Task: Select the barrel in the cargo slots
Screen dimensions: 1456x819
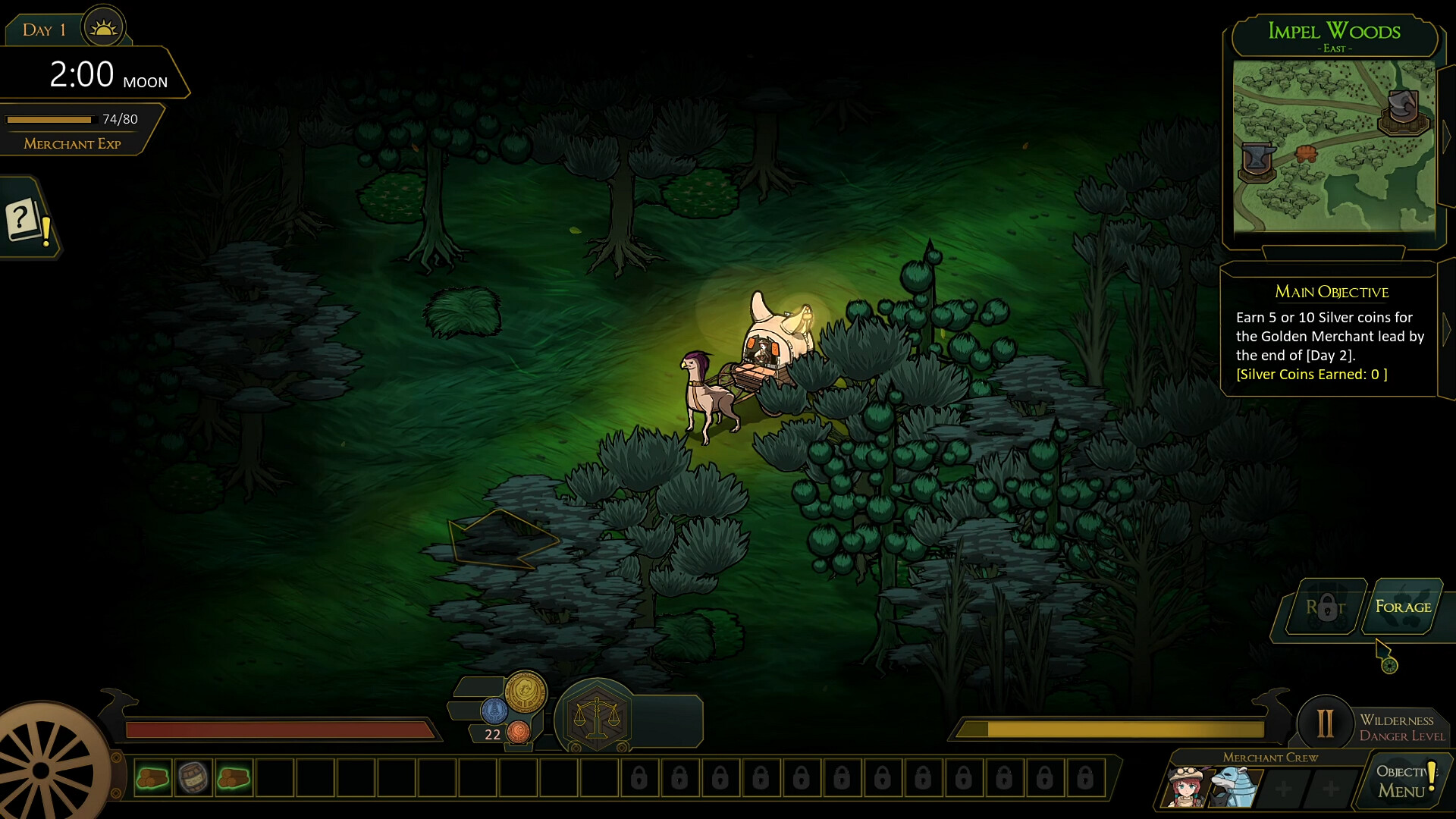Action: click(x=193, y=778)
